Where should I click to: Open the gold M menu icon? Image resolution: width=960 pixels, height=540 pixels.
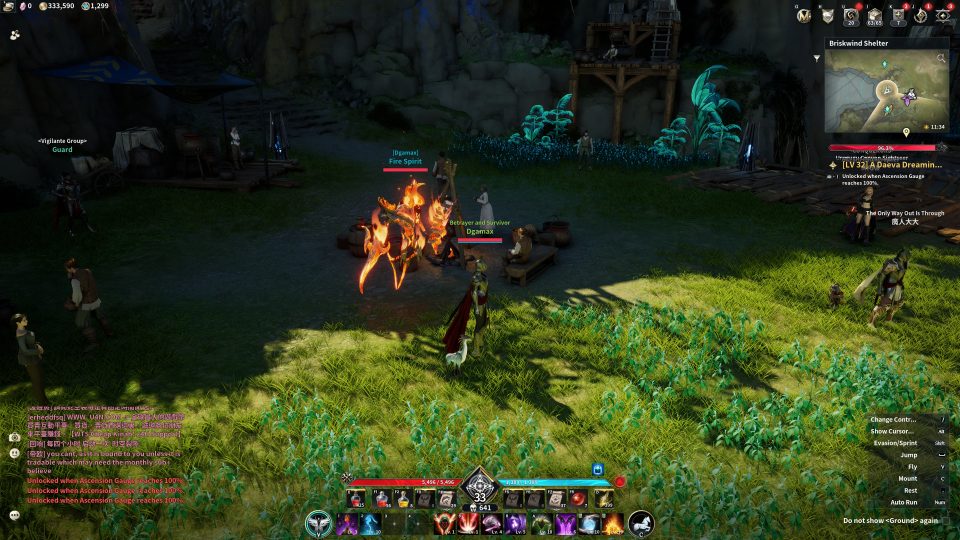tap(803, 15)
